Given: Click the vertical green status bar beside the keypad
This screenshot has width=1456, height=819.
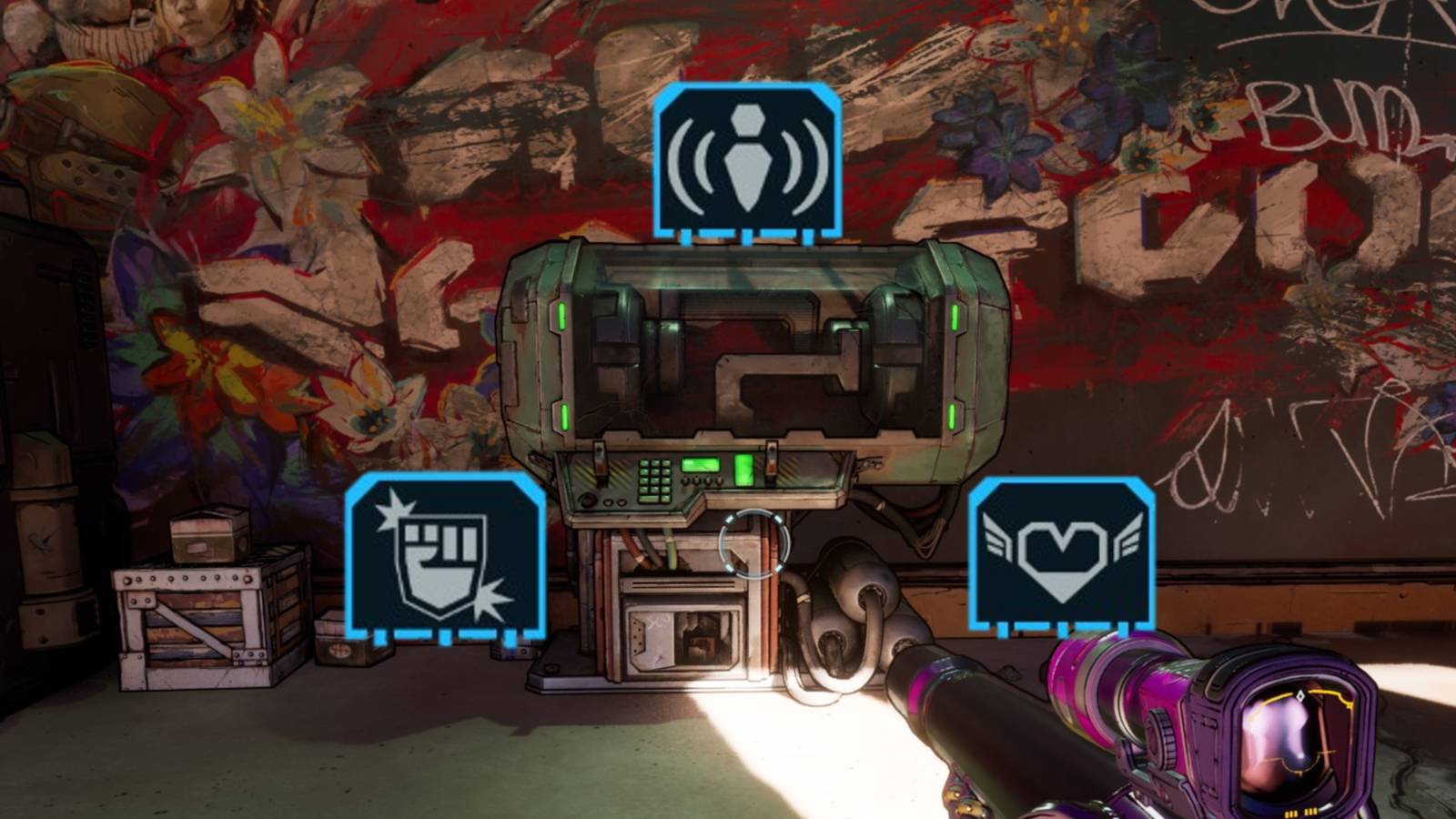Looking at the screenshot, I should coord(743,470).
